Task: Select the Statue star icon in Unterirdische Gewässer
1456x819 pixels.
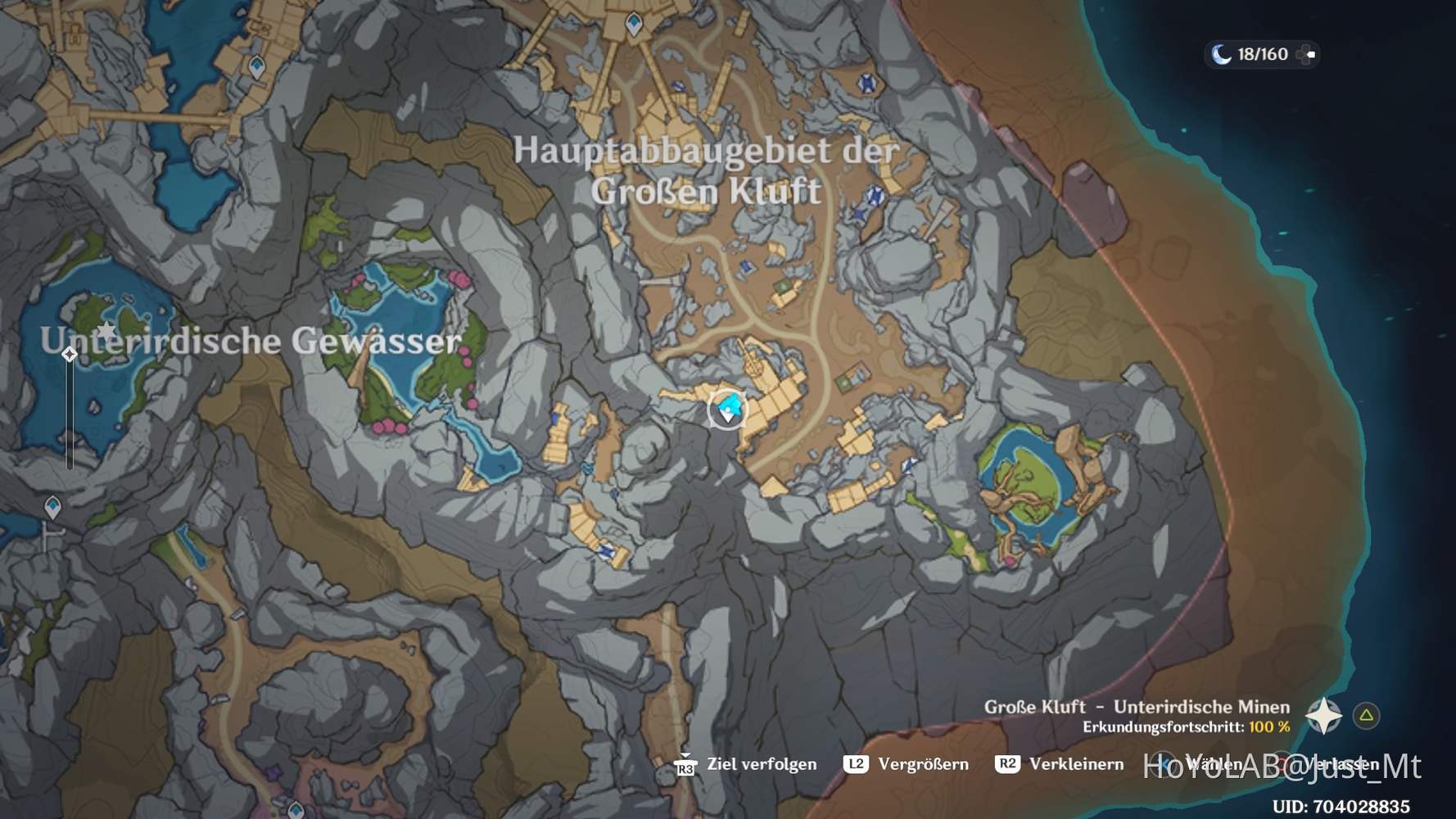Action: pyautogui.click(x=107, y=330)
